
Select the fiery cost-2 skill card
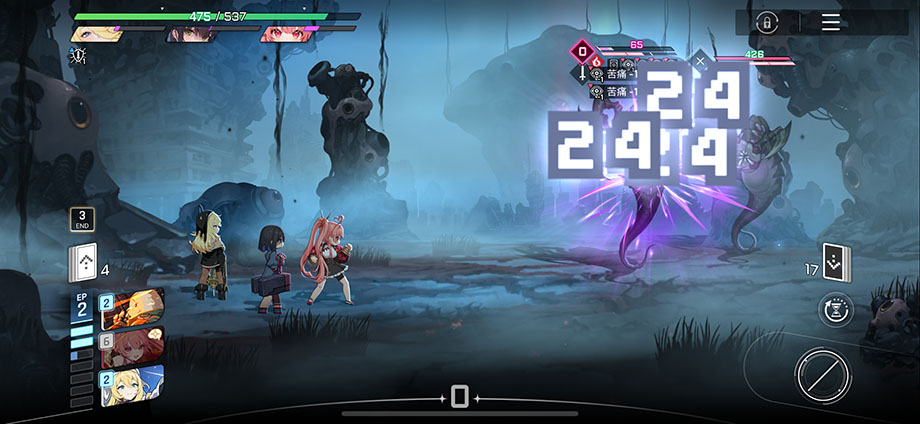coord(132,308)
